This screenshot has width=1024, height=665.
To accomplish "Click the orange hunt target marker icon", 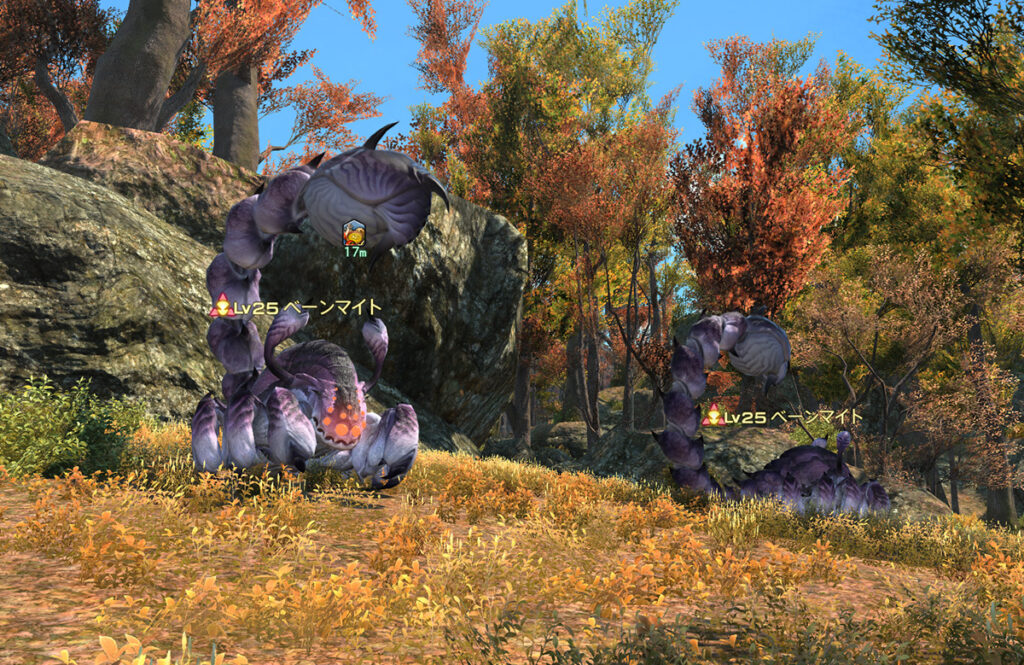I will point(354,234).
